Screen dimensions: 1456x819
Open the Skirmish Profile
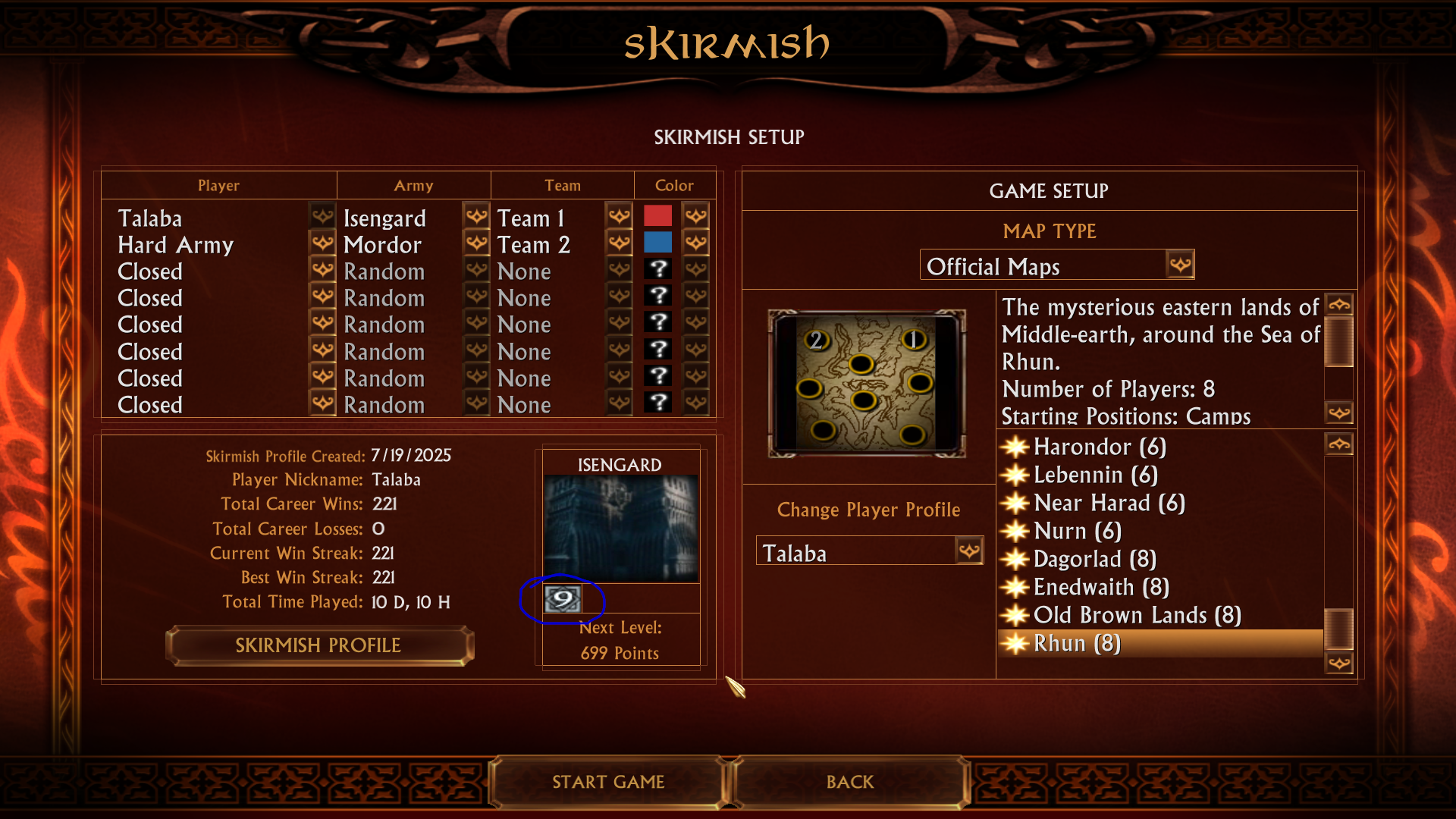(x=318, y=645)
